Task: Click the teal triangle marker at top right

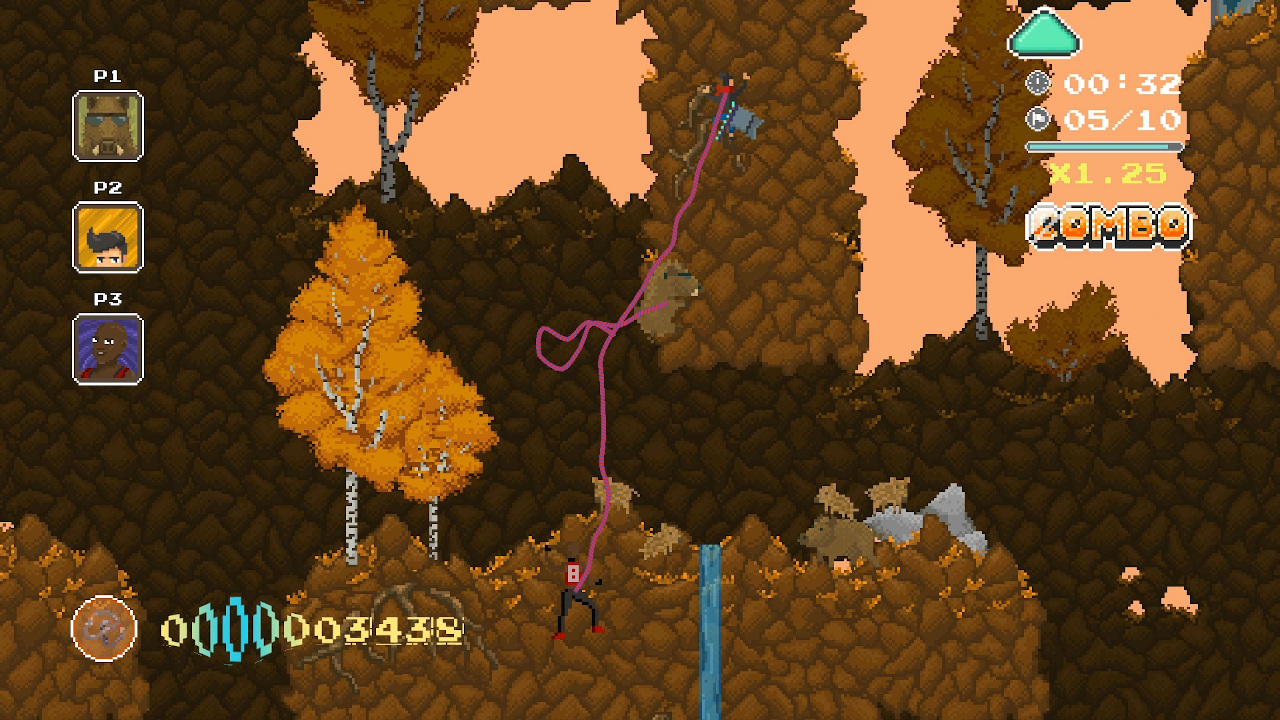Action: click(x=1044, y=34)
